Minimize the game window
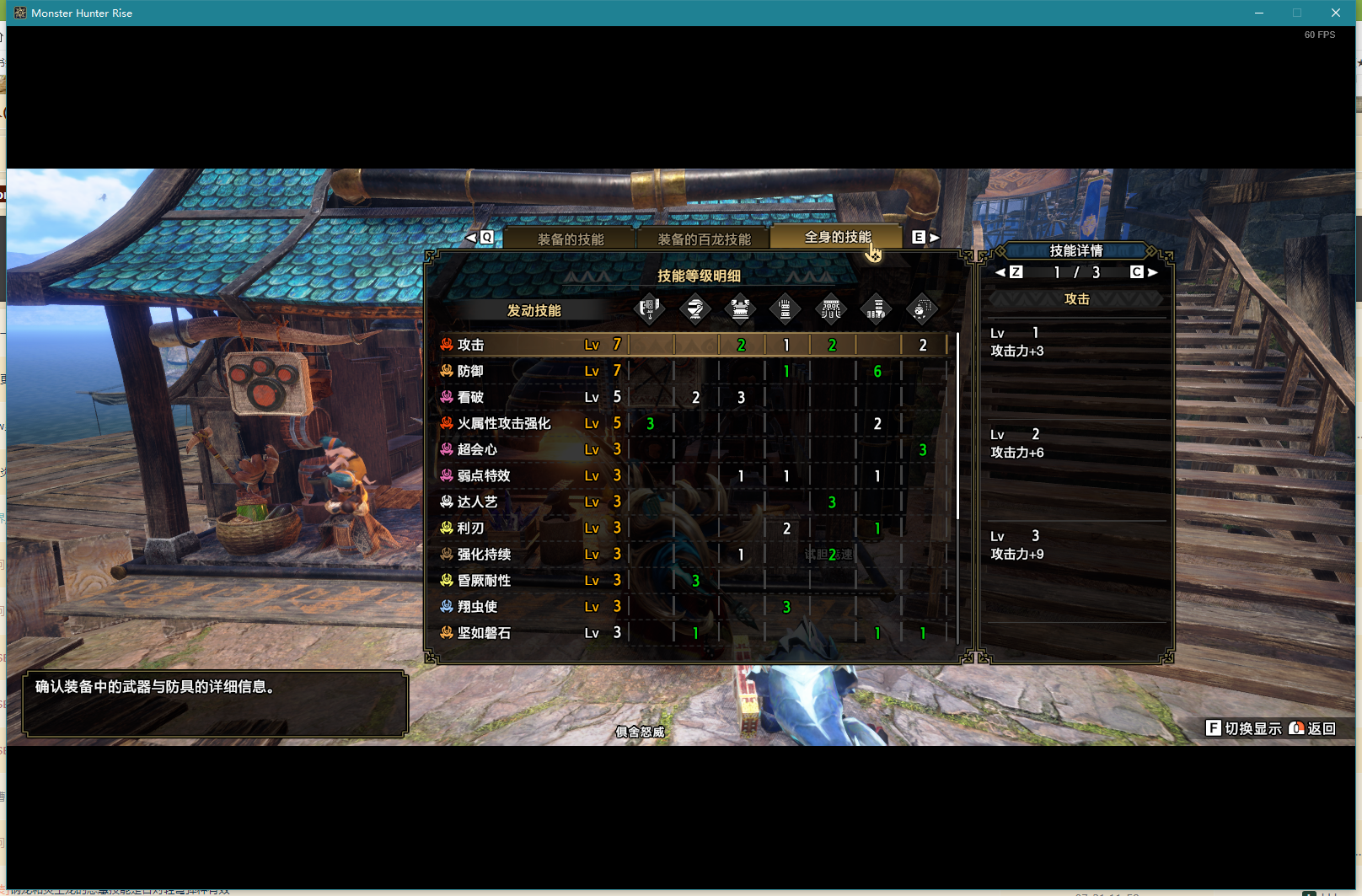Image resolution: width=1362 pixels, height=896 pixels. click(1259, 13)
